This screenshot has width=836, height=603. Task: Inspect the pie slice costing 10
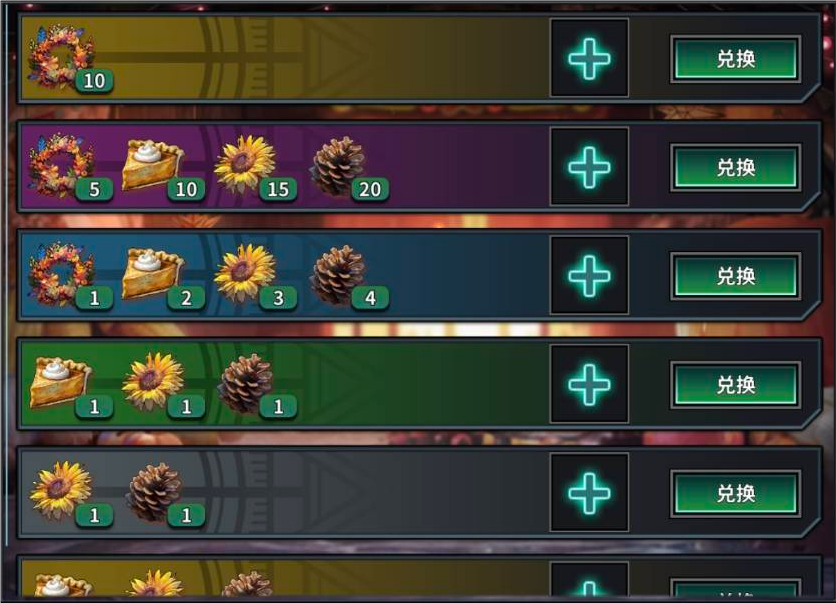tap(153, 166)
